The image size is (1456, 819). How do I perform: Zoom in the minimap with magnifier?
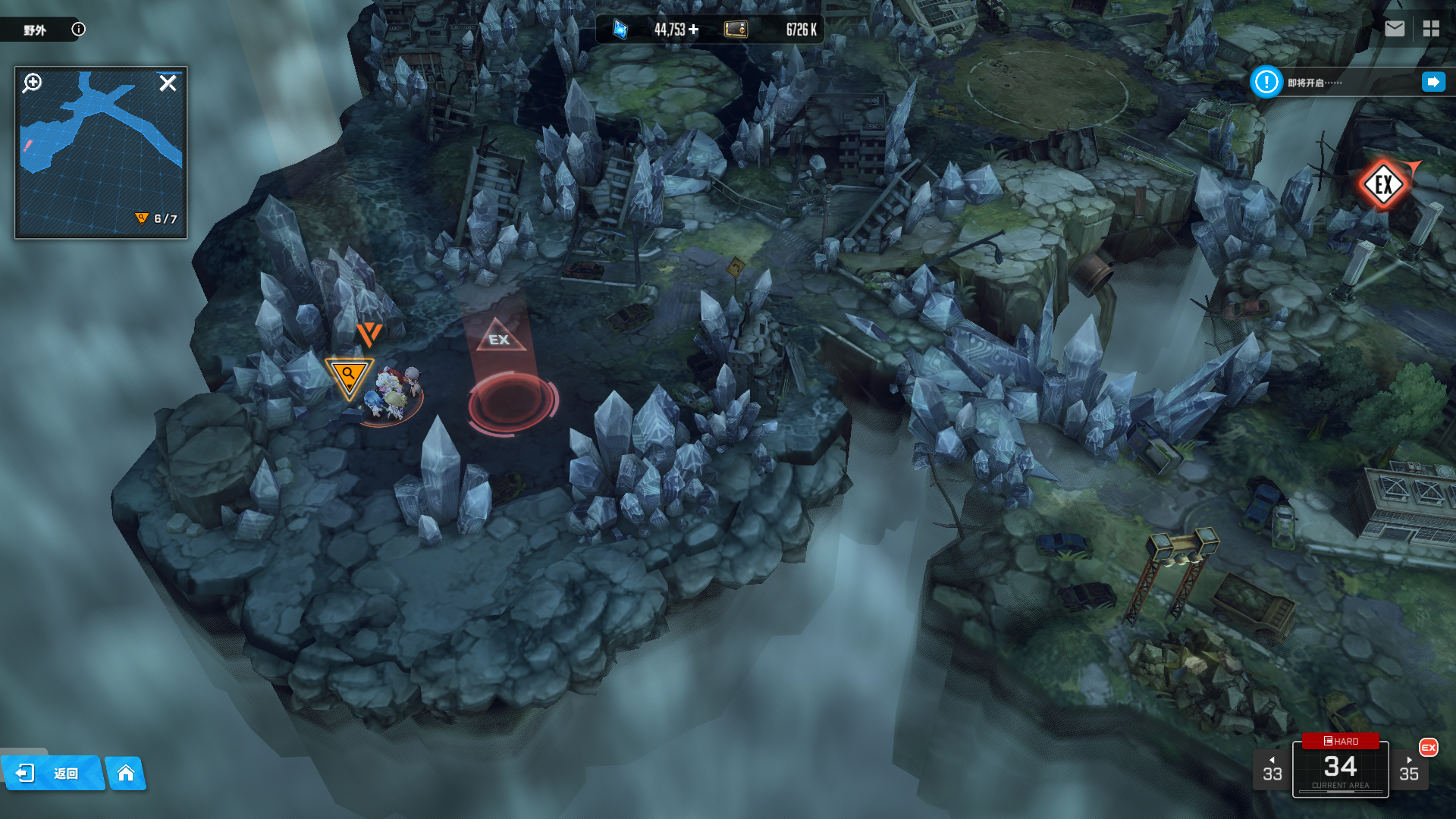33,83
